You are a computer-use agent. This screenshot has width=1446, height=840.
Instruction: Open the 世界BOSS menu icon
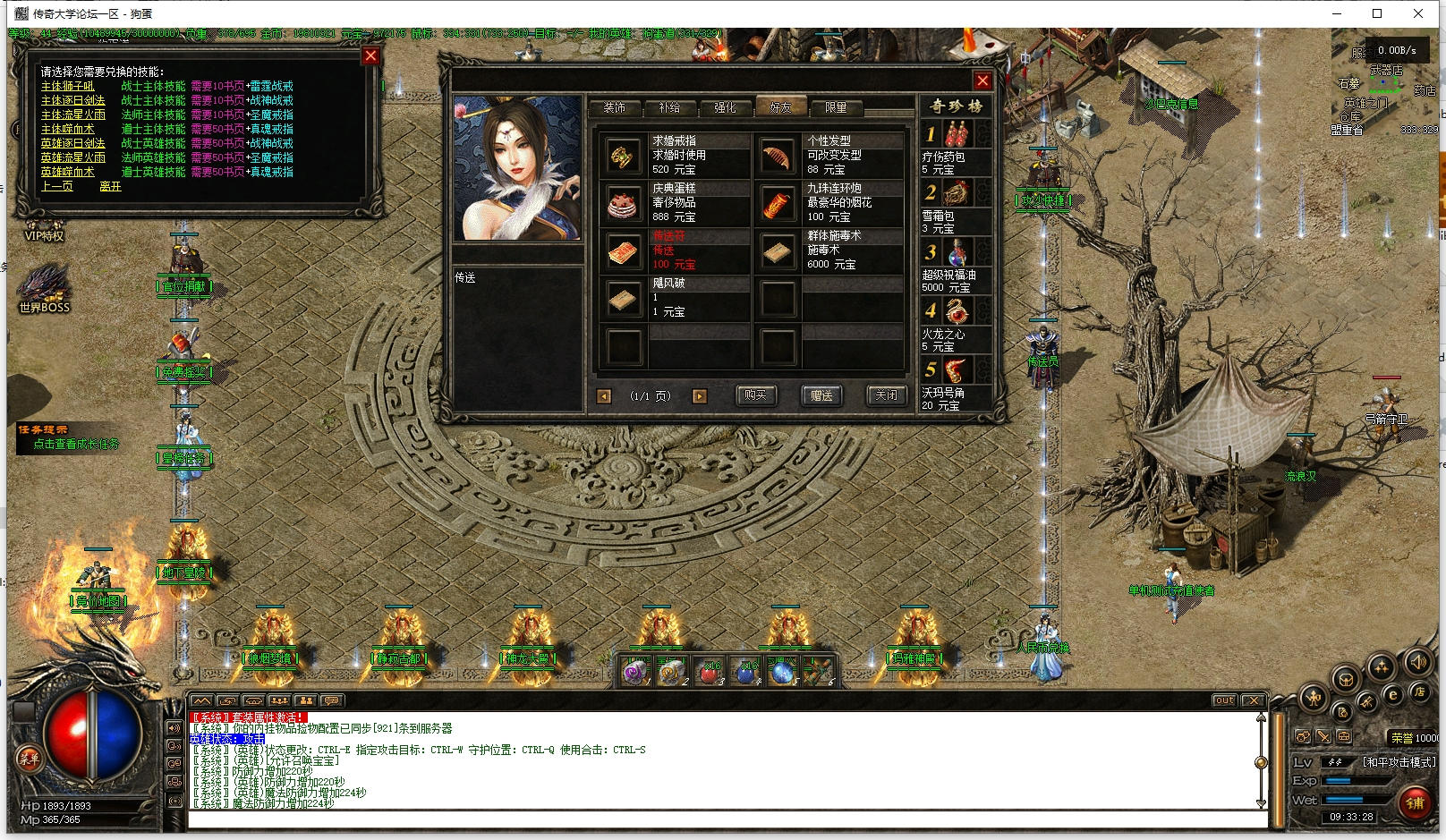click(44, 288)
